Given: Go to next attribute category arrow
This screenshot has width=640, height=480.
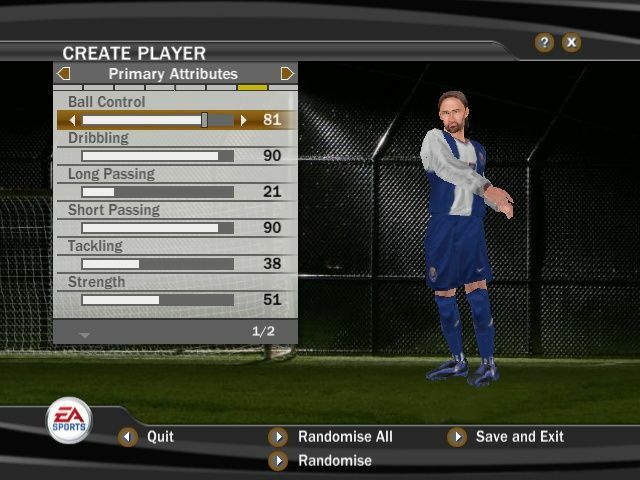Looking at the screenshot, I should tap(287, 74).
